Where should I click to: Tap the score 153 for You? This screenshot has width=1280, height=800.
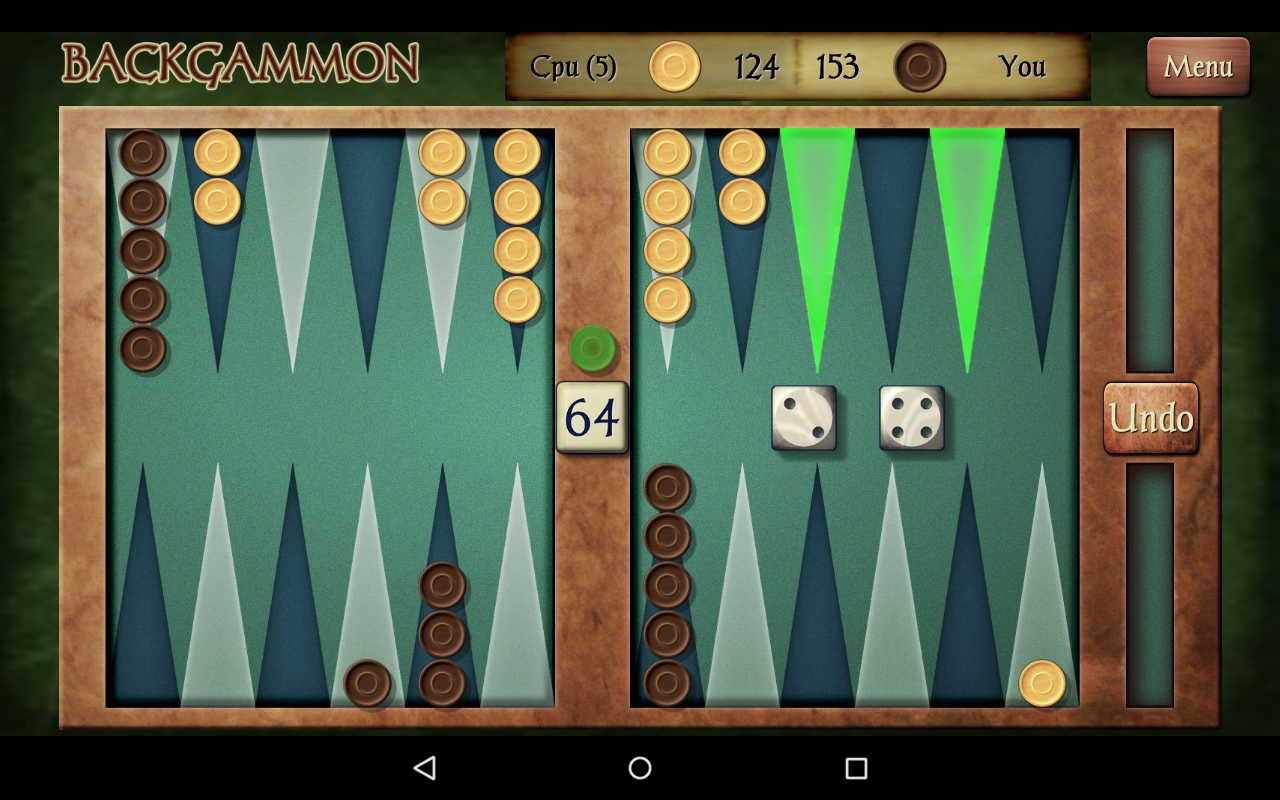click(838, 66)
